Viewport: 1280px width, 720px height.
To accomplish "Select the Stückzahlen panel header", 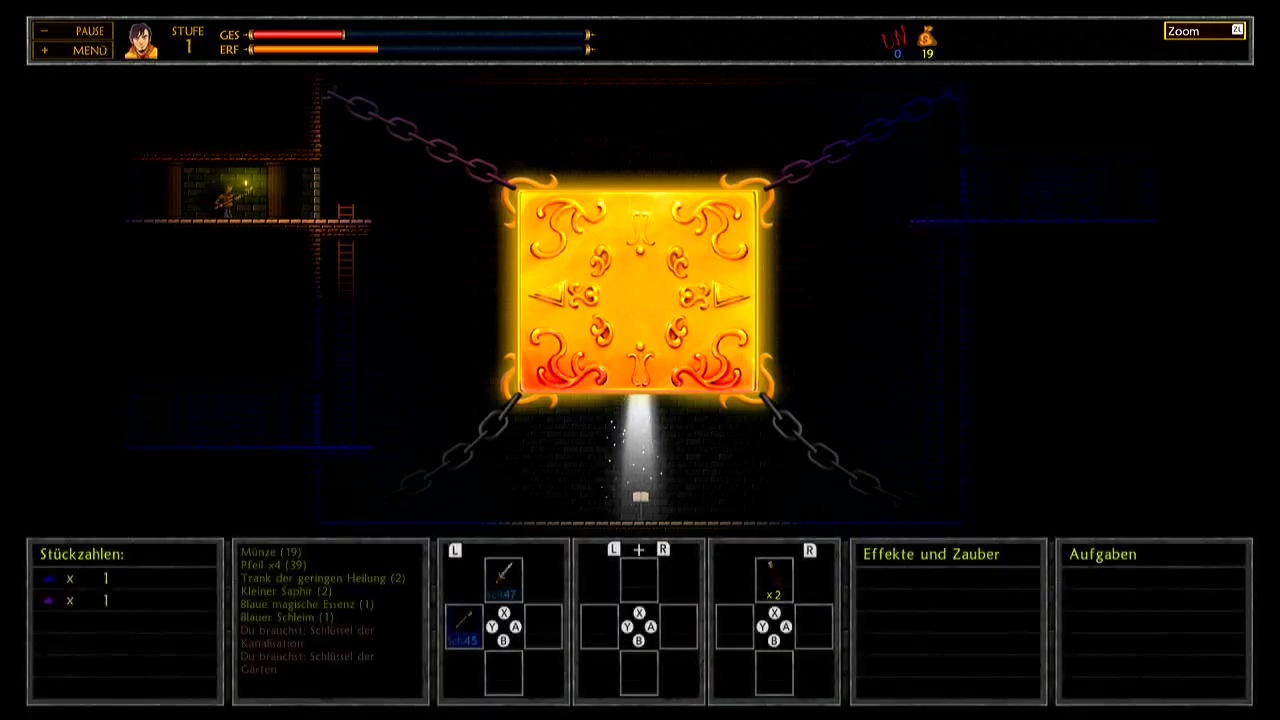I will tap(82, 554).
